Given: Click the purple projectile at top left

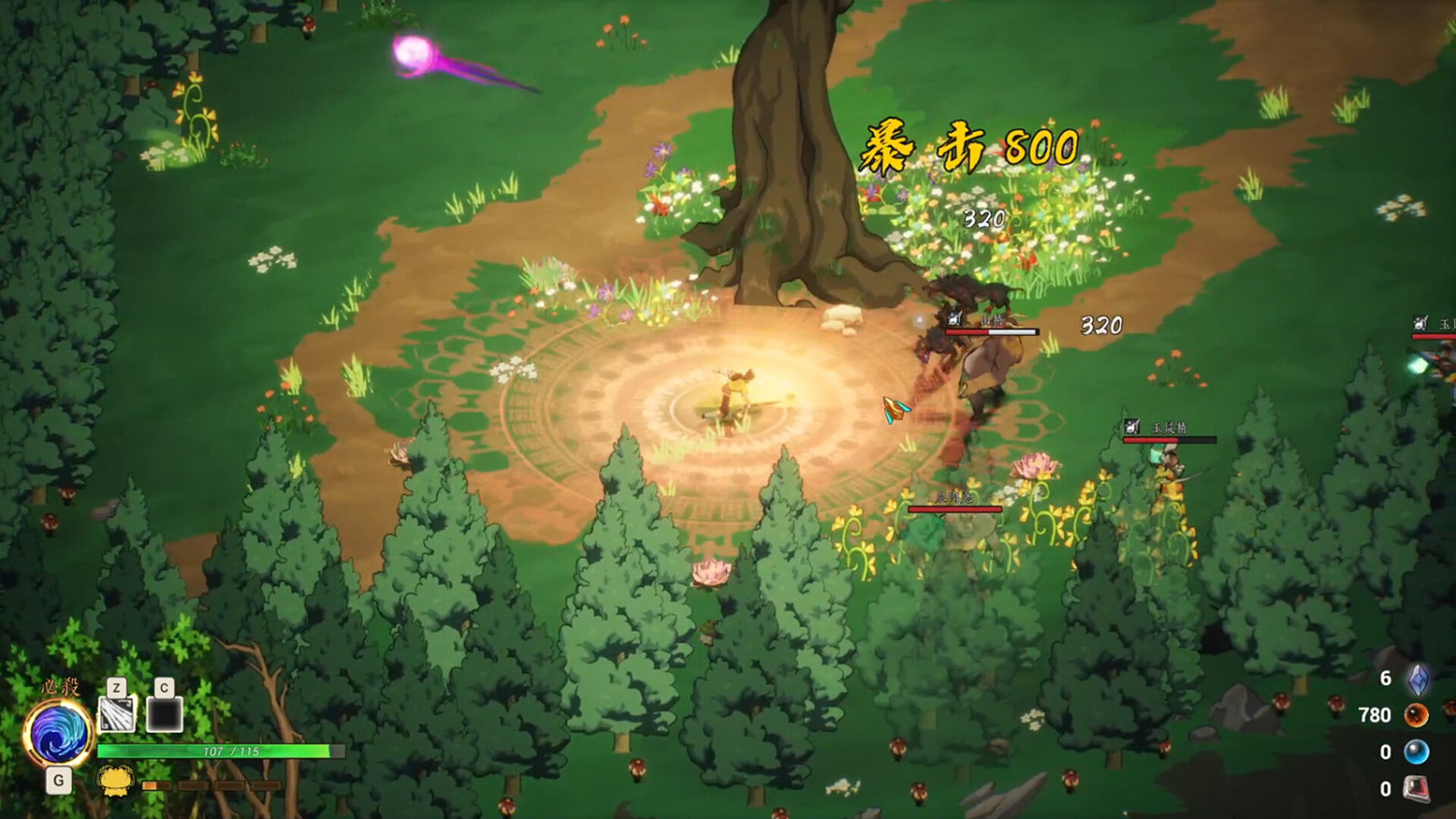Looking at the screenshot, I should point(412,53).
